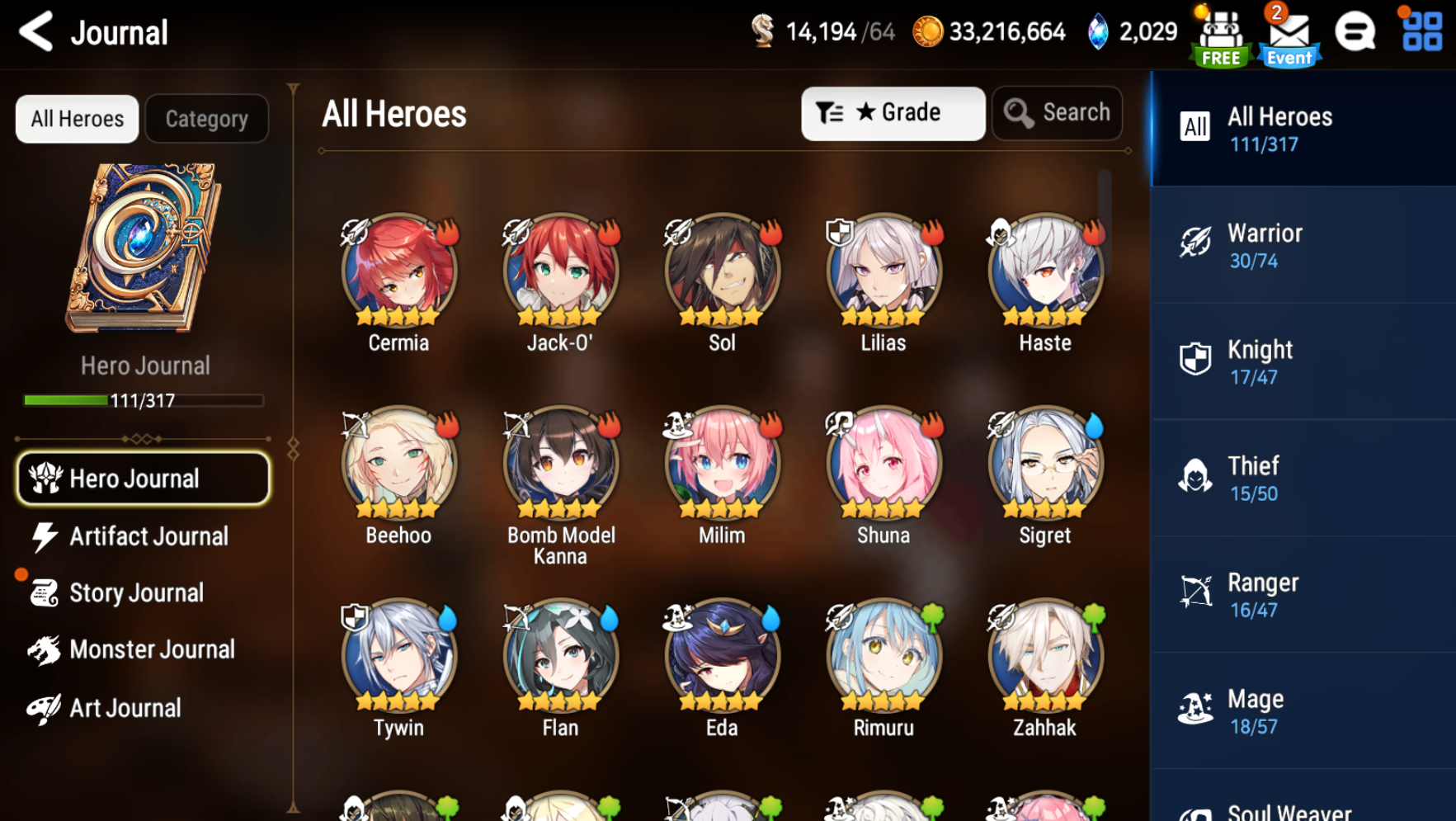The height and width of the screenshot is (821, 1456).
Task: Open the FREE package shop icon
Action: (1220, 33)
